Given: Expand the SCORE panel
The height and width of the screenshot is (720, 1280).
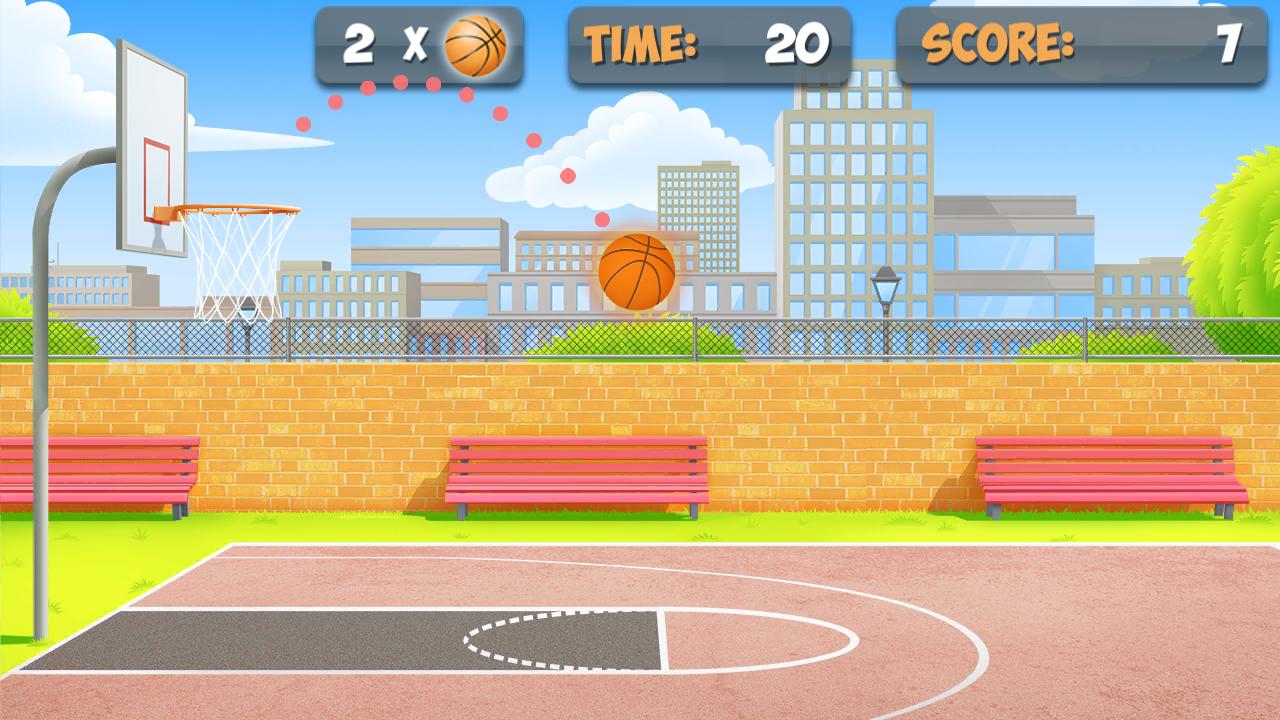Looking at the screenshot, I should [x=1080, y=44].
